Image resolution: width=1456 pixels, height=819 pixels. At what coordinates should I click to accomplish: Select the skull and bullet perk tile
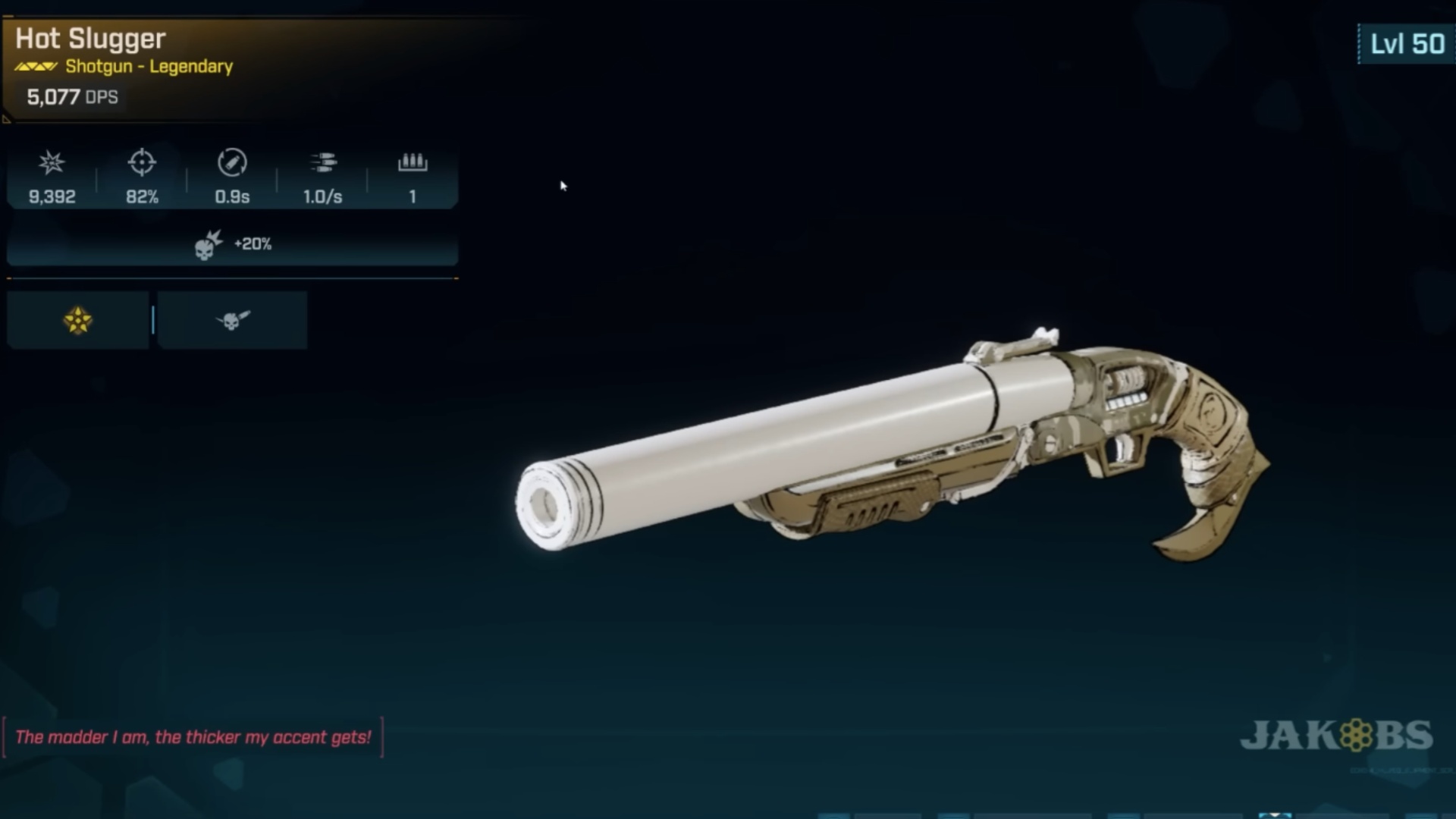click(232, 320)
